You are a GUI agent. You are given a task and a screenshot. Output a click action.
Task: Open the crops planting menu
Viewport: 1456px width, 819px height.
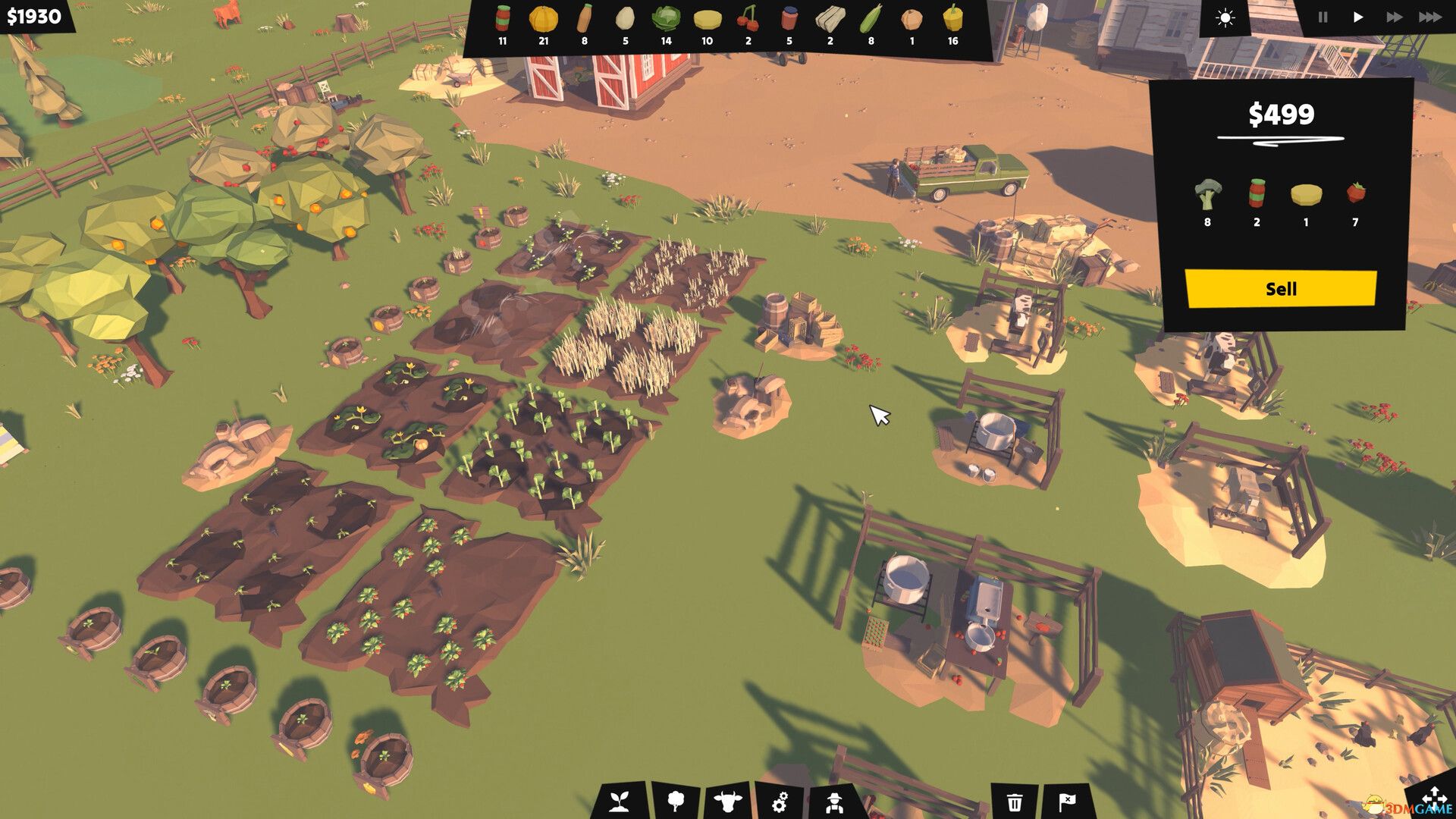(620, 801)
